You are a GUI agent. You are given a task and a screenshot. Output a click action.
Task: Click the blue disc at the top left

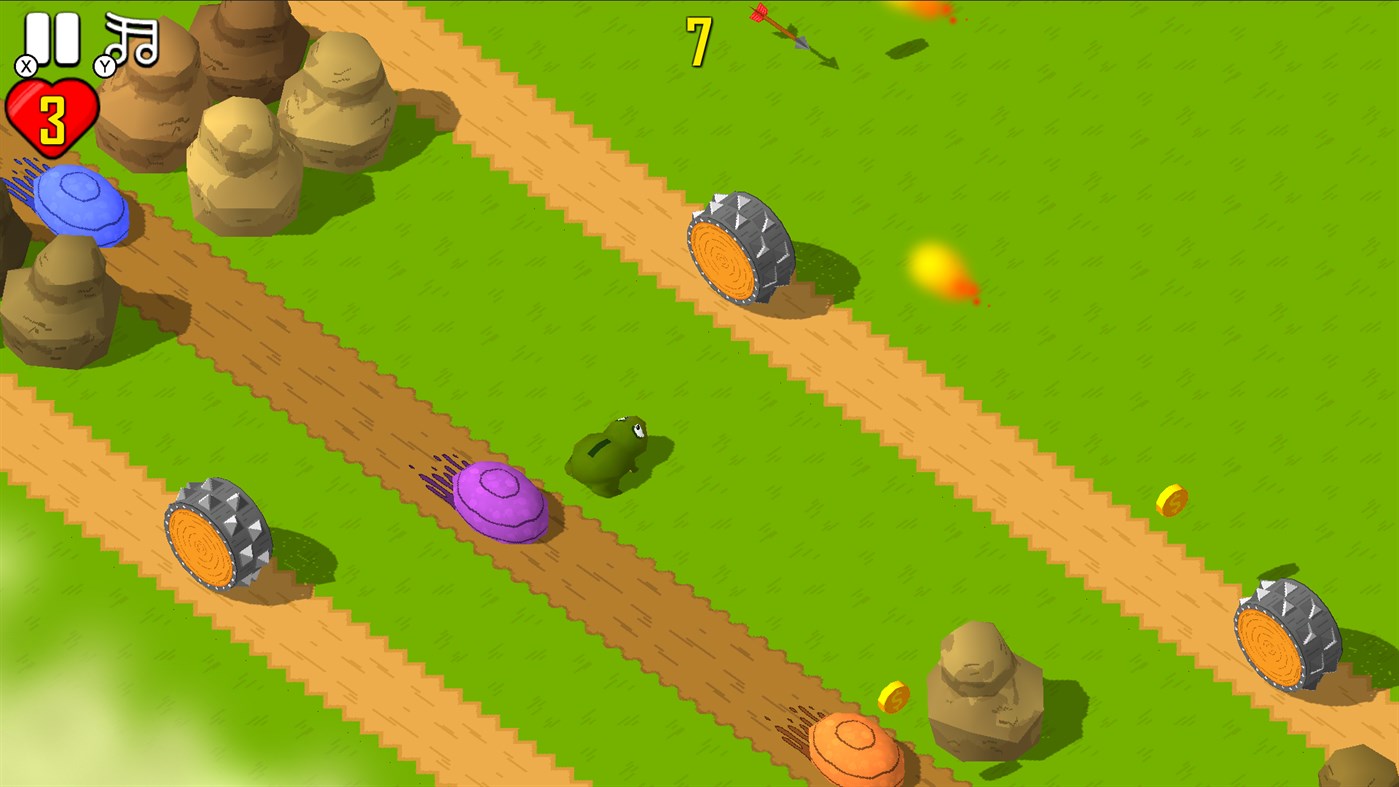click(x=80, y=205)
